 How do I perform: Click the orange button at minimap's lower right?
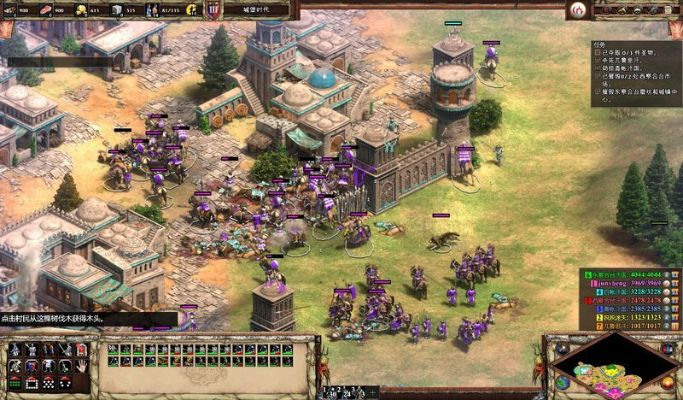pos(667,381)
